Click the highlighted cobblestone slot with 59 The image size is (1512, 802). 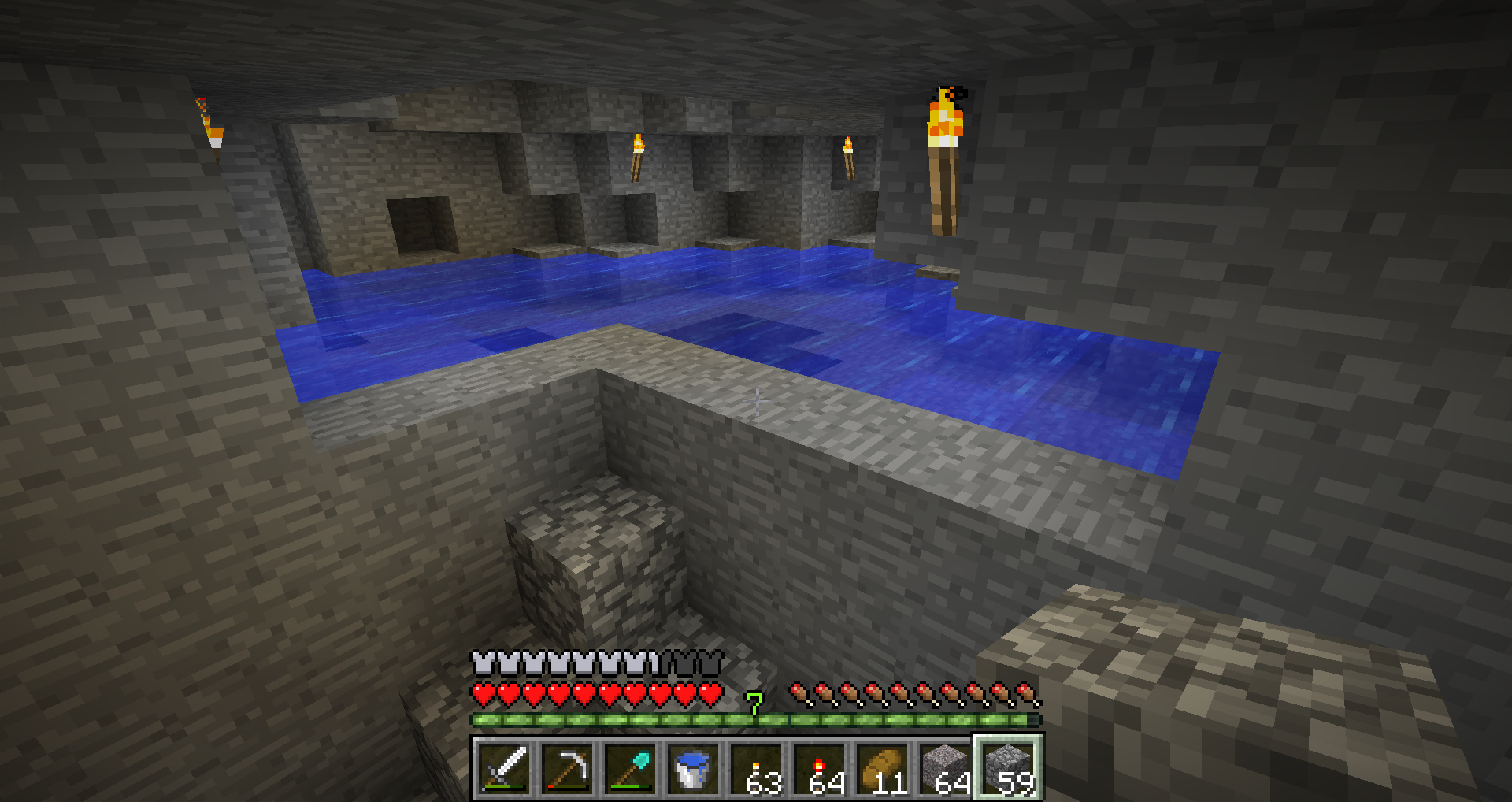(x=1009, y=768)
